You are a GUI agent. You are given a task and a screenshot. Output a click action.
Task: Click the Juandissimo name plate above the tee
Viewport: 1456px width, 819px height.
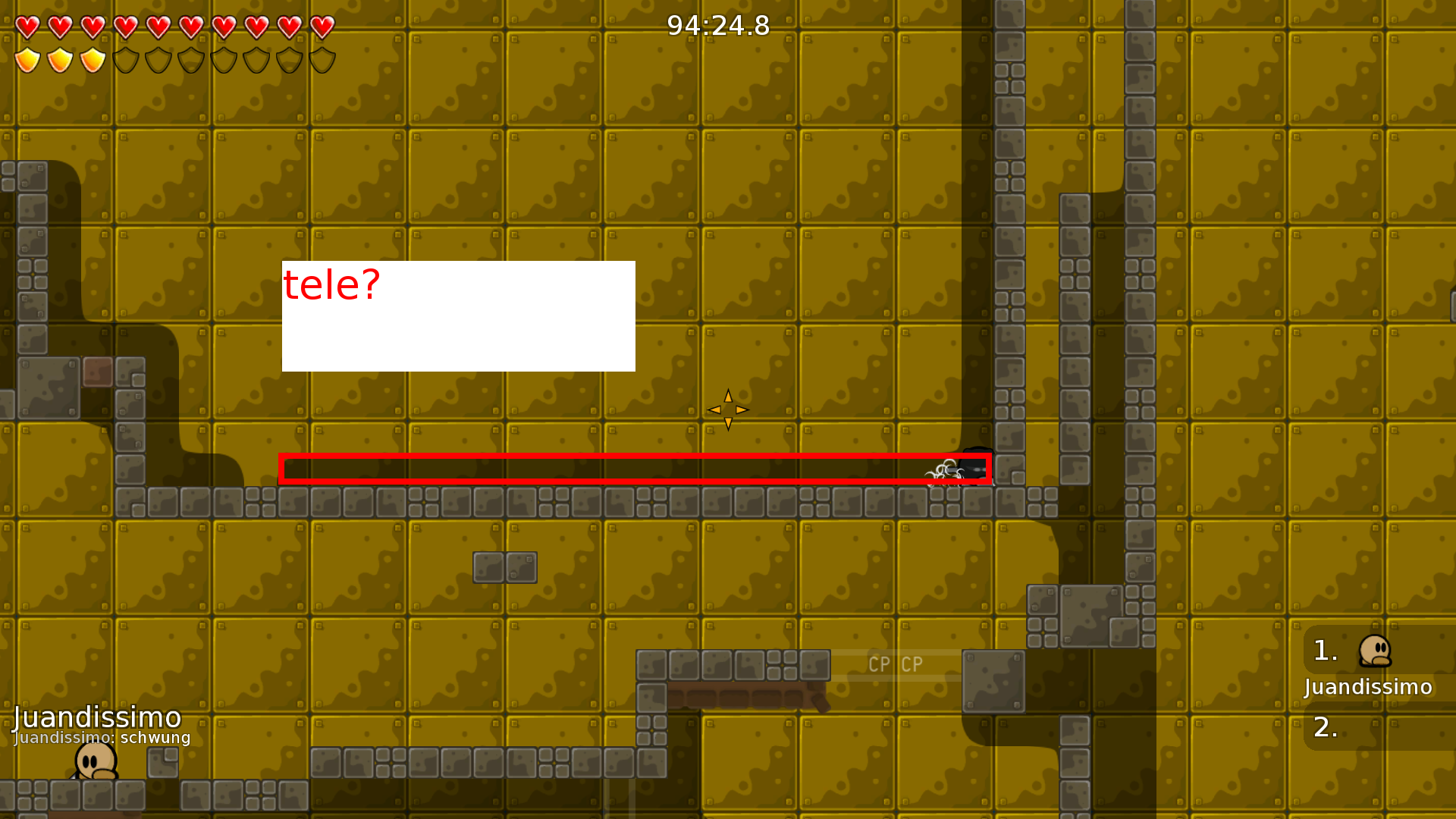tap(97, 717)
